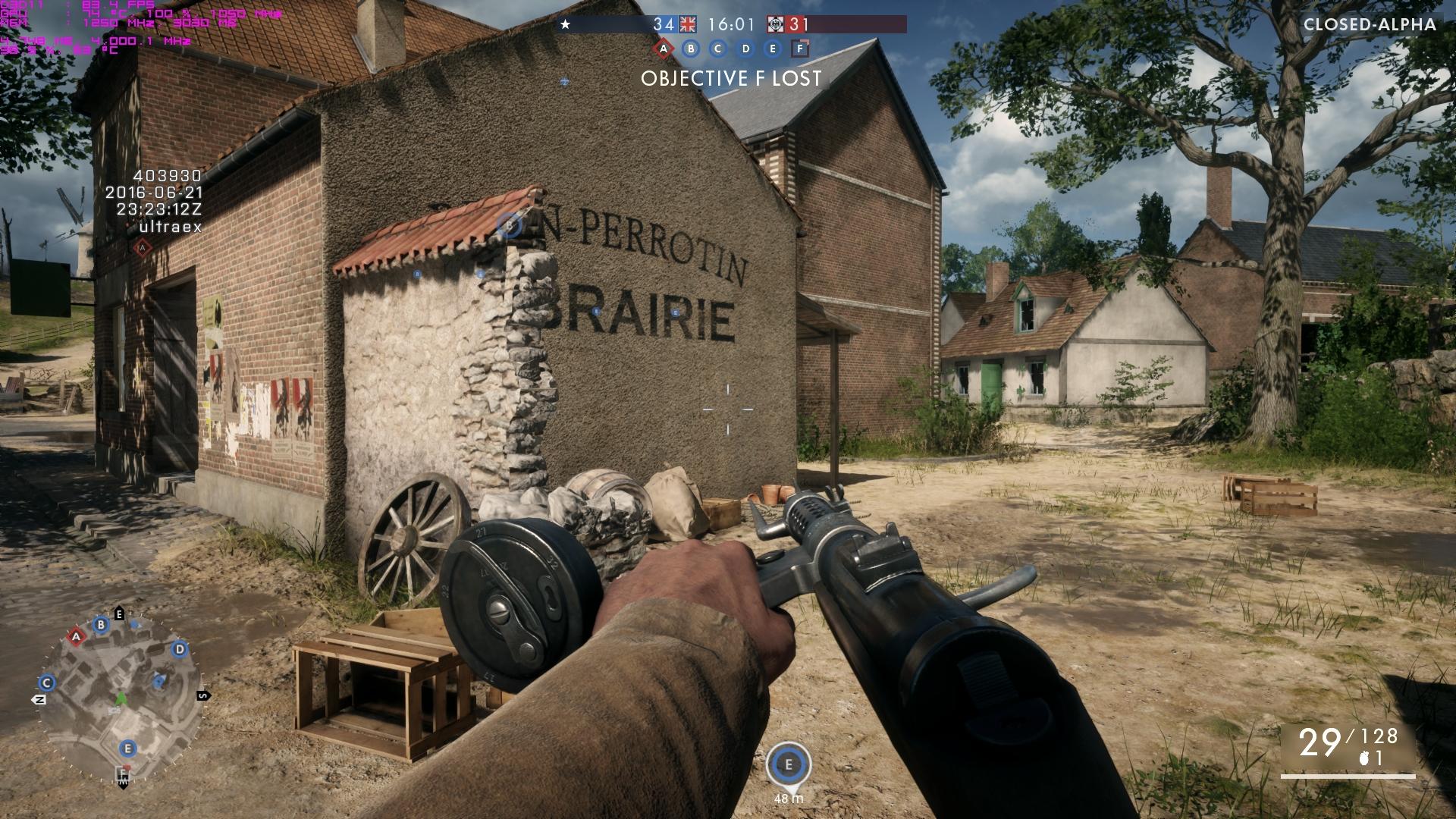Click the British Union Jack team flag
Screen dimensions: 1456x819
coord(688,24)
